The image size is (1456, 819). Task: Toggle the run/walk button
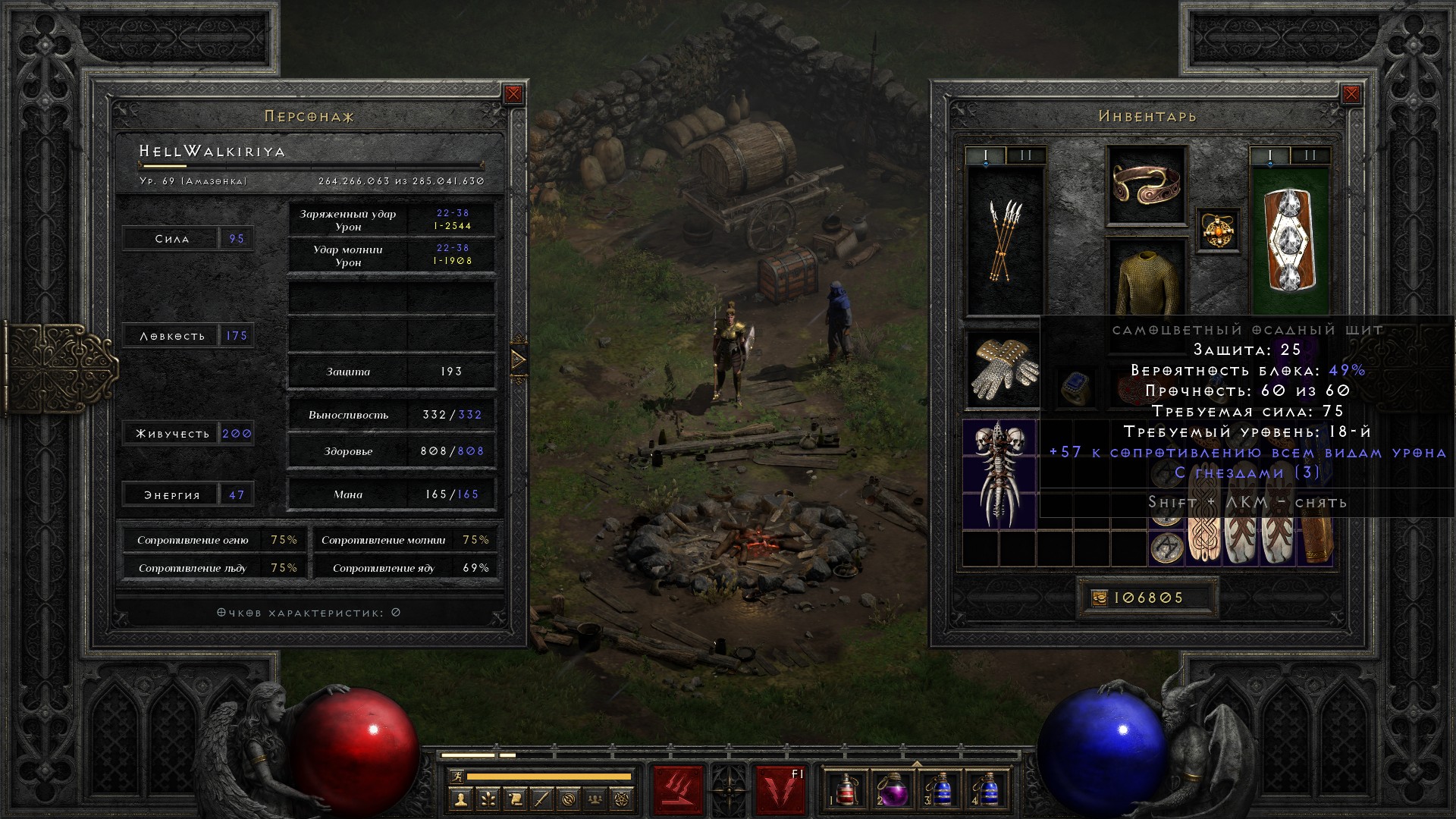pos(456,777)
